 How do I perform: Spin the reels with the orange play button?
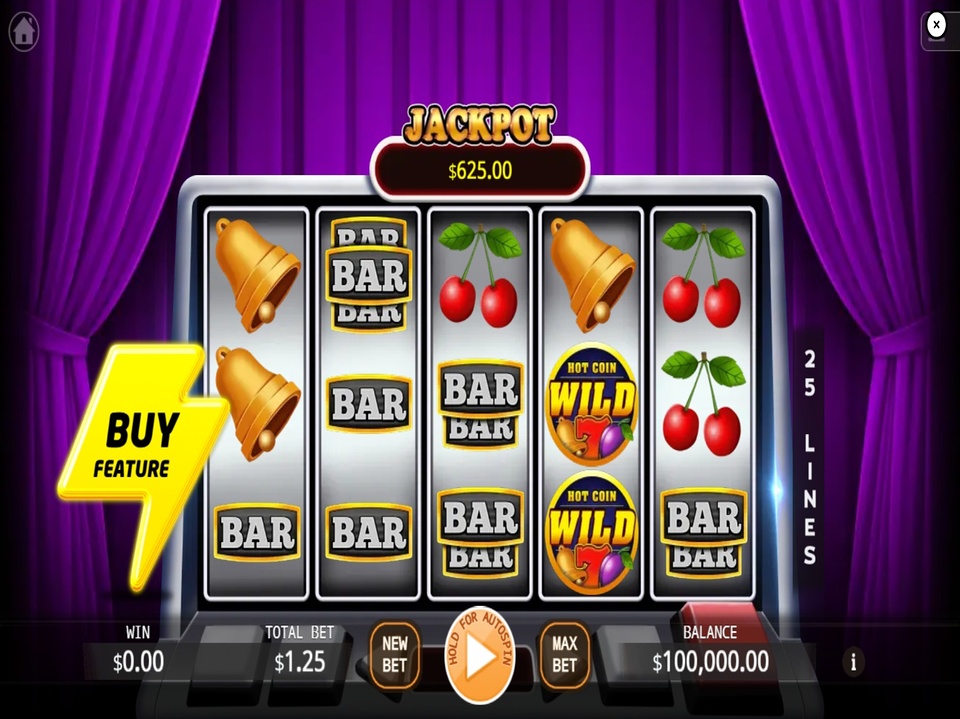[x=480, y=657]
